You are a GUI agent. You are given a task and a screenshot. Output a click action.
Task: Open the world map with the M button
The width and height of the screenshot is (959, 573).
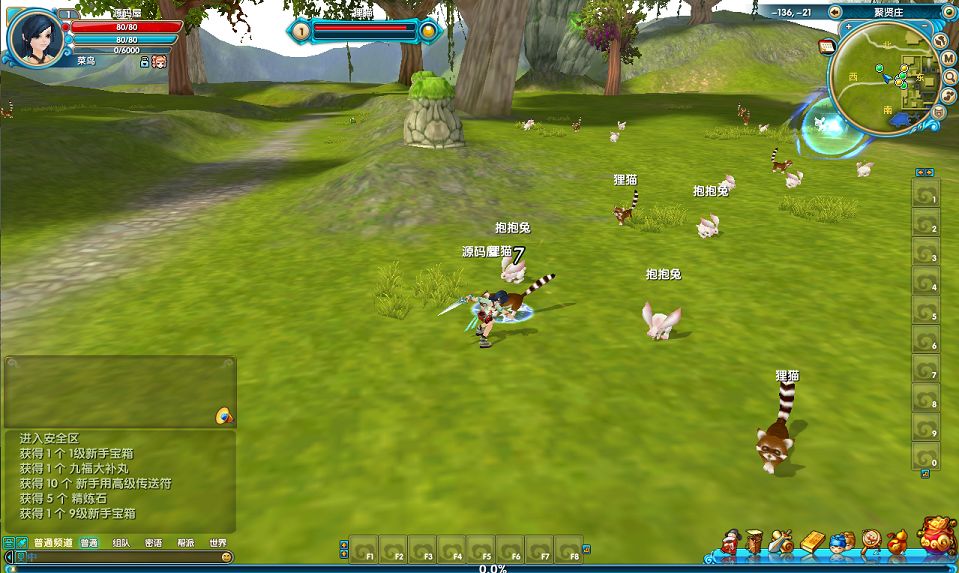949,59
